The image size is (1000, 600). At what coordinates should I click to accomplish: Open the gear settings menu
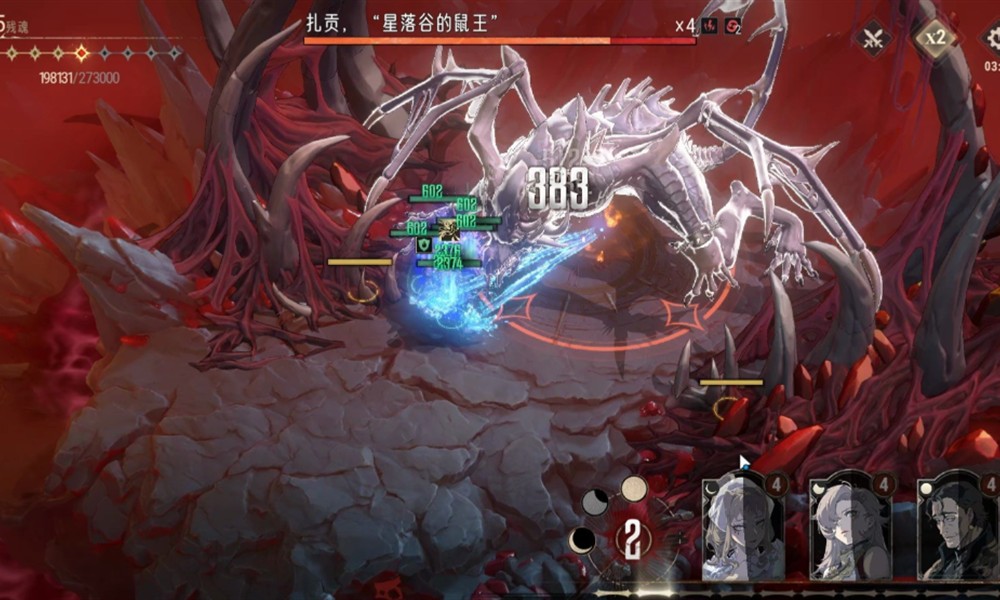click(x=990, y=39)
